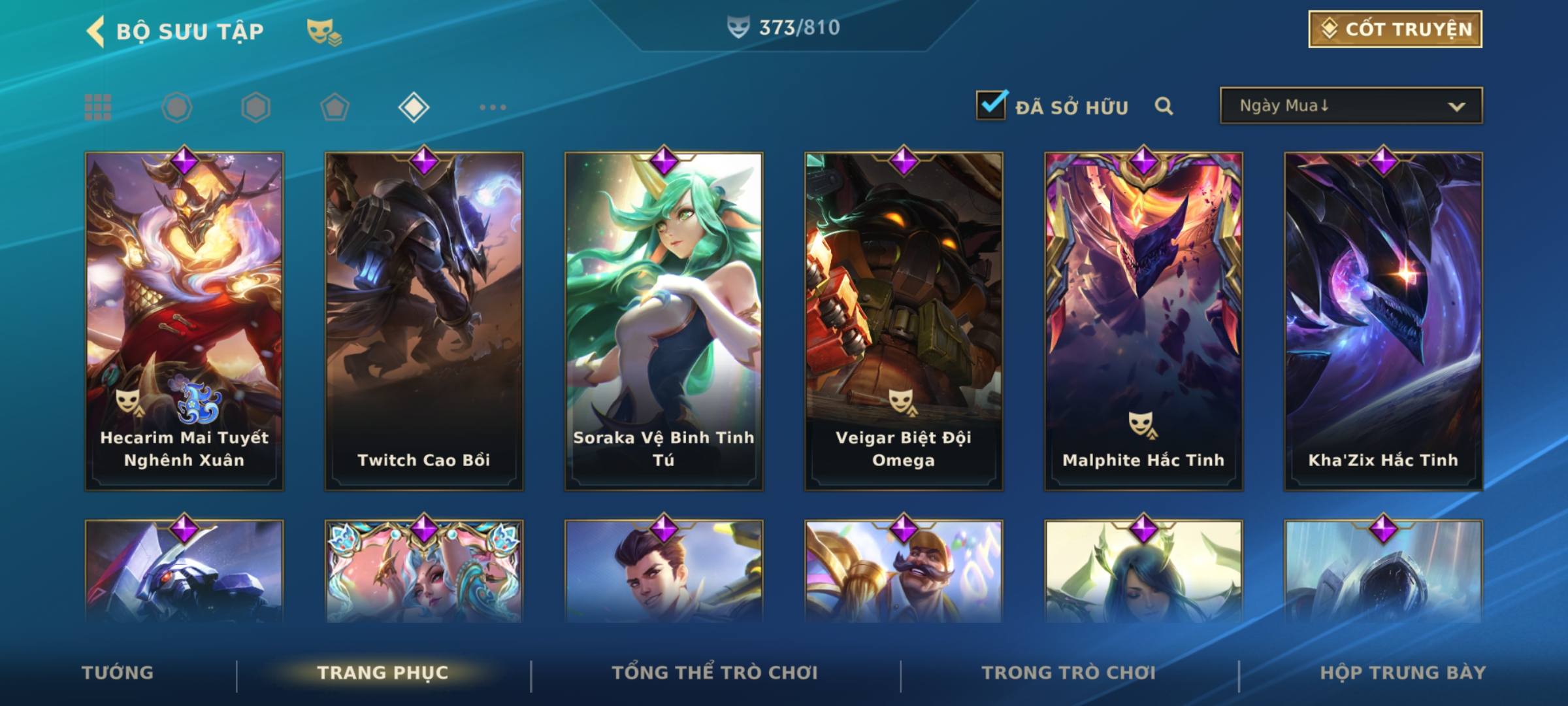Image resolution: width=1568 pixels, height=706 pixels.
Task: Switch to the Tổng Thể Trò Chơi tab
Action: coord(715,673)
